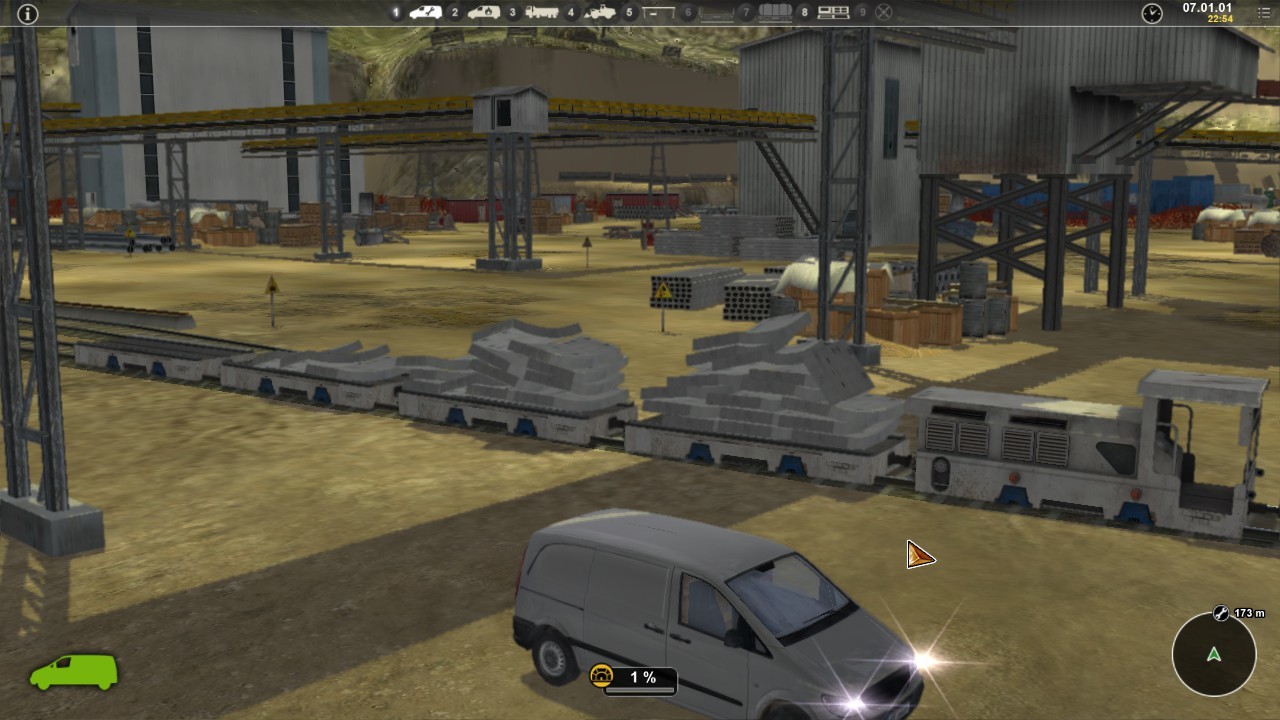Select vehicle 8, the control station

[833, 13]
